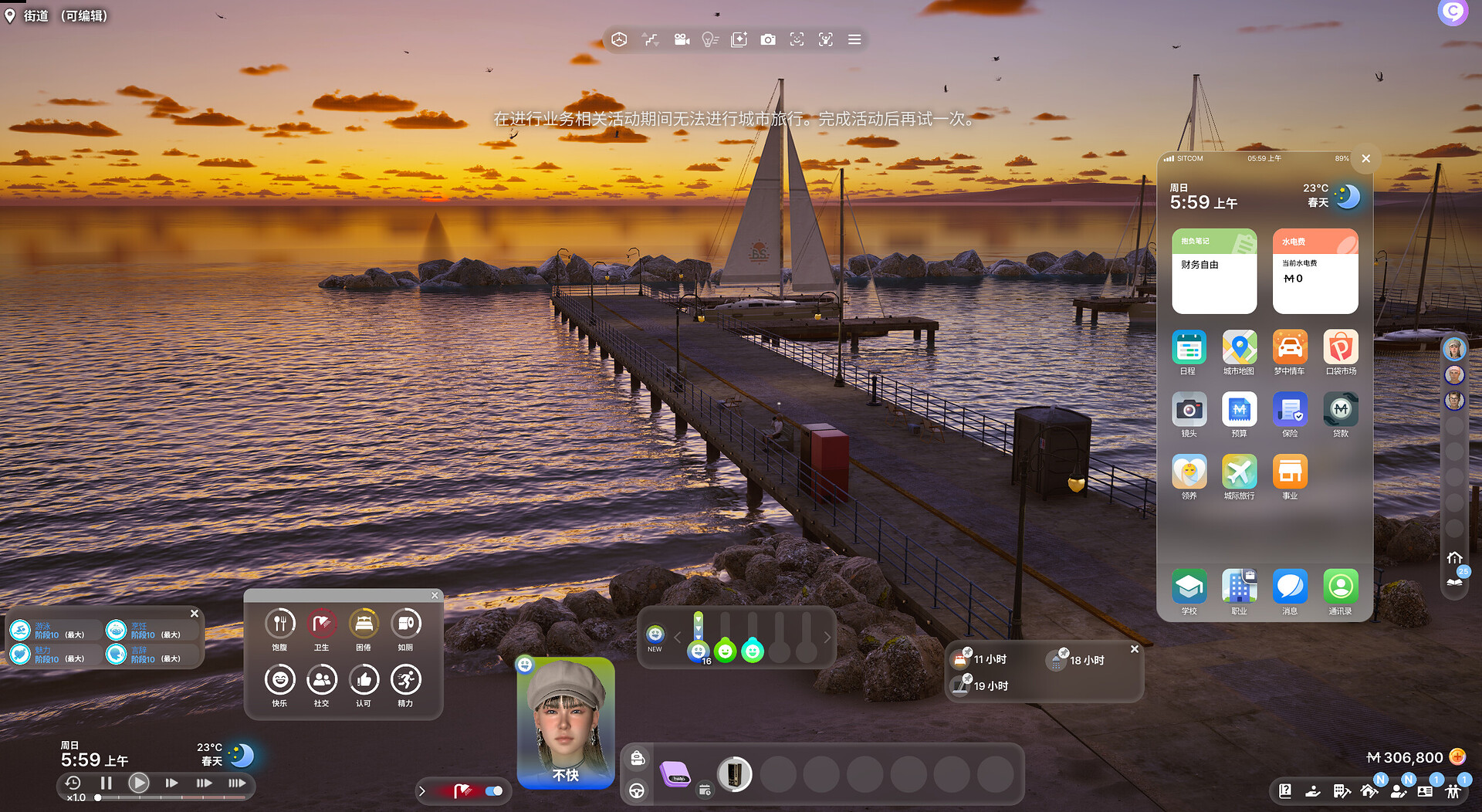This screenshot has width=1482, height=812.
Task: Click the lightbulb hints icon in top toolbar
Action: 710,39
